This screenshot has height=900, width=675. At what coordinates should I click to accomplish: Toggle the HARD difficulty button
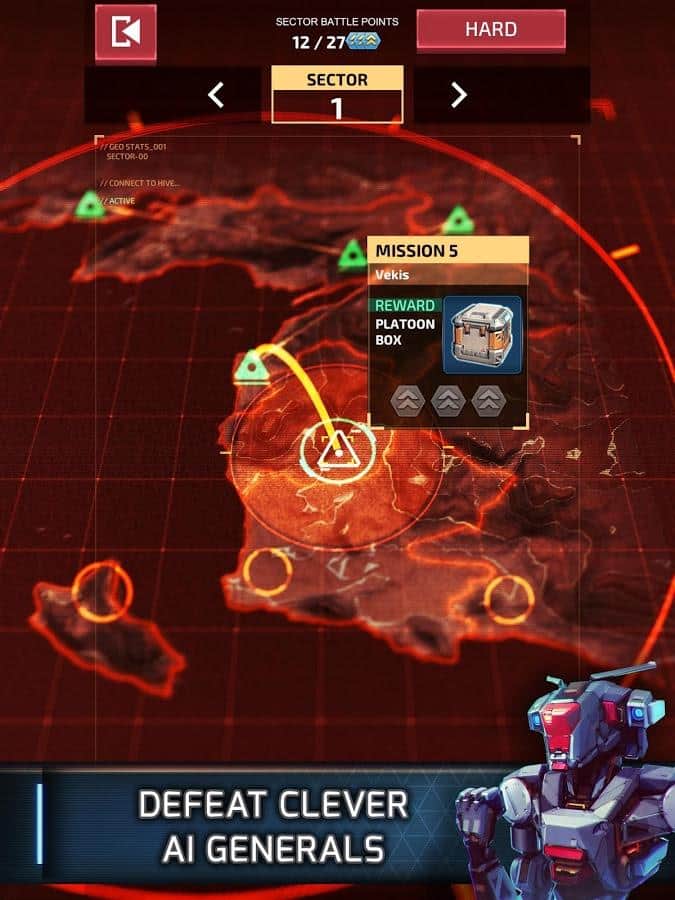click(x=490, y=30)
